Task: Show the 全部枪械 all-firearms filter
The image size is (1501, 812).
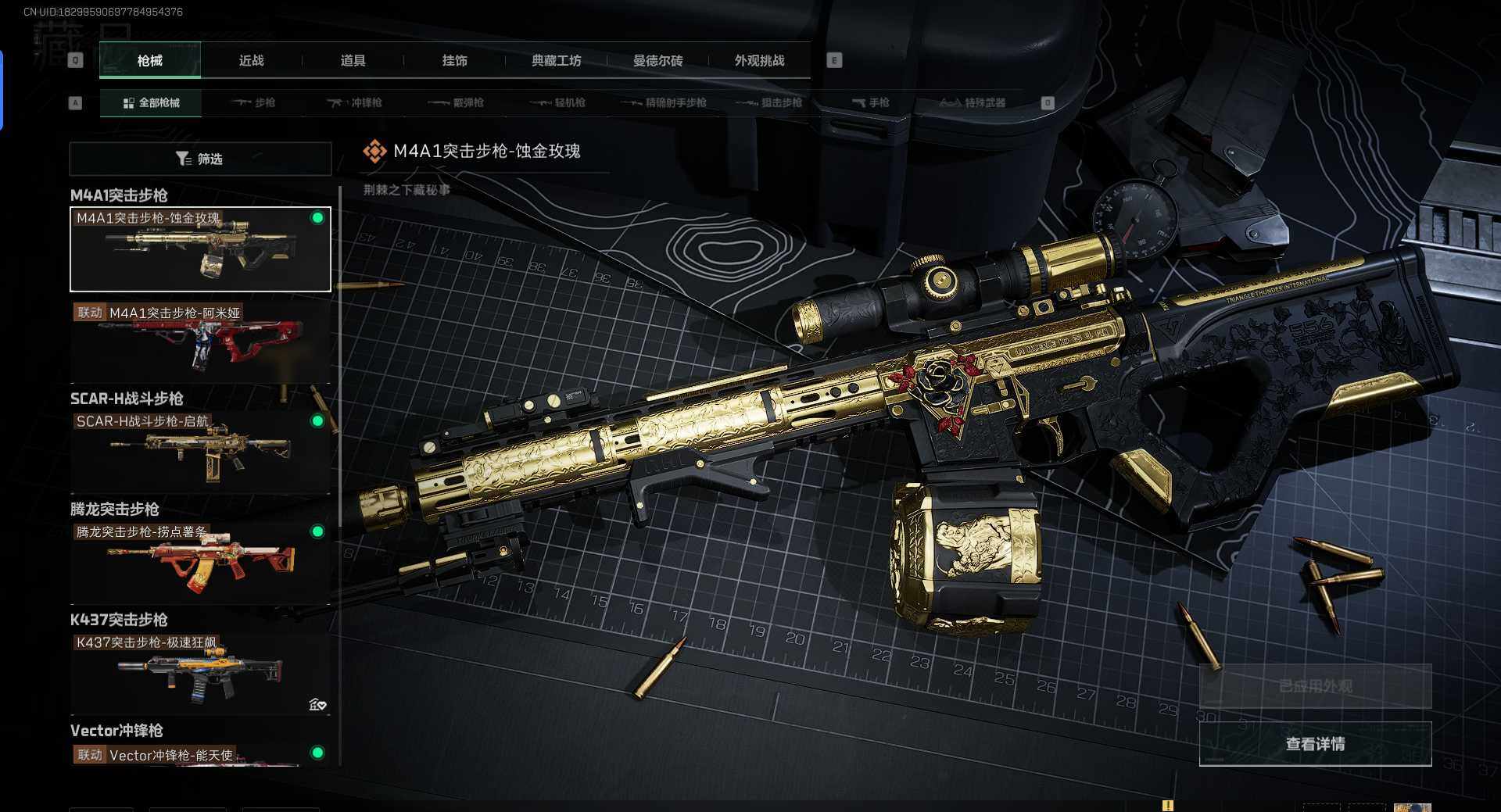Action: (x=151, y=102)
